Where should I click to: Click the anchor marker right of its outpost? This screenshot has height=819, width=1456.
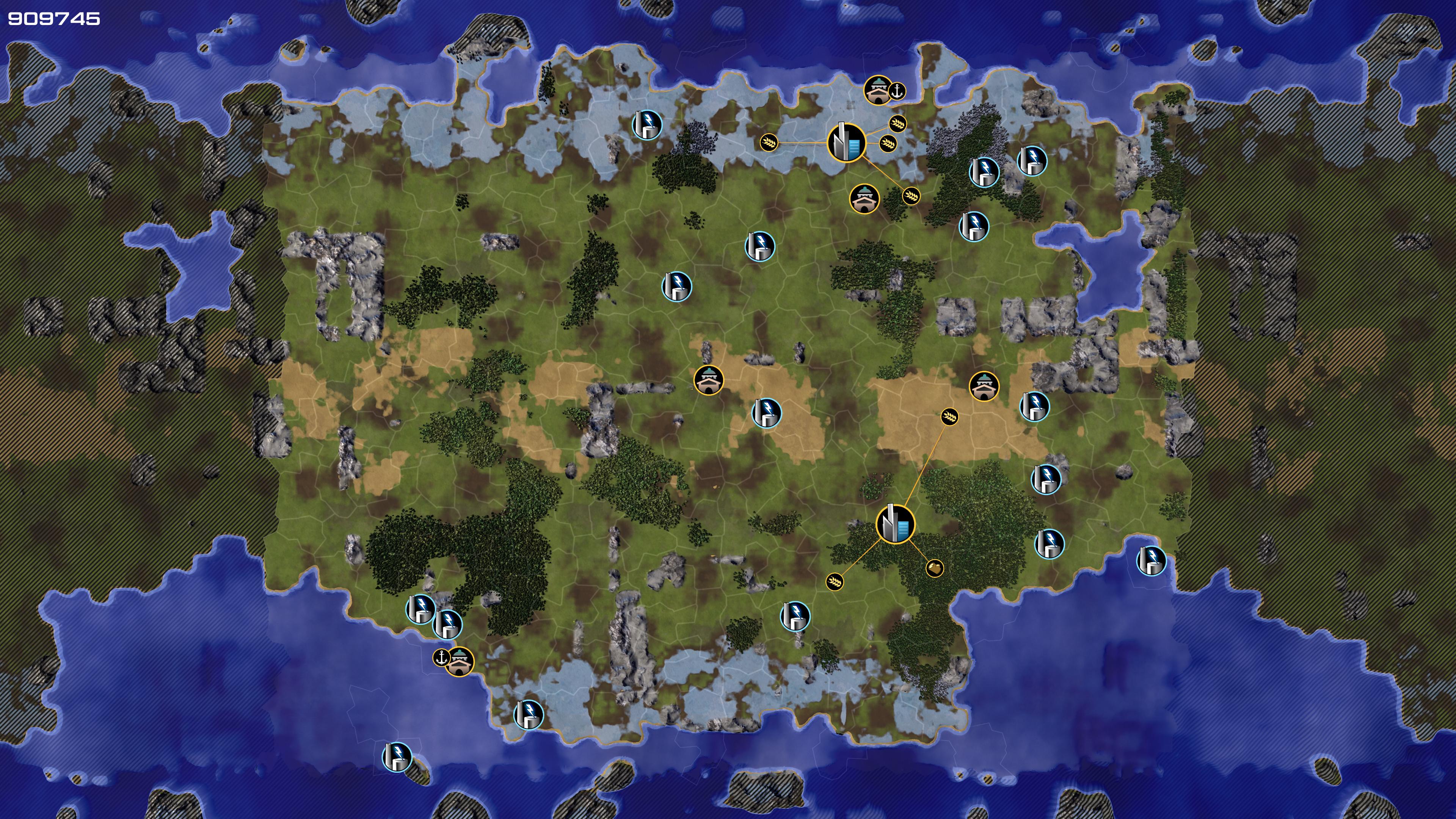coord(897,91)
